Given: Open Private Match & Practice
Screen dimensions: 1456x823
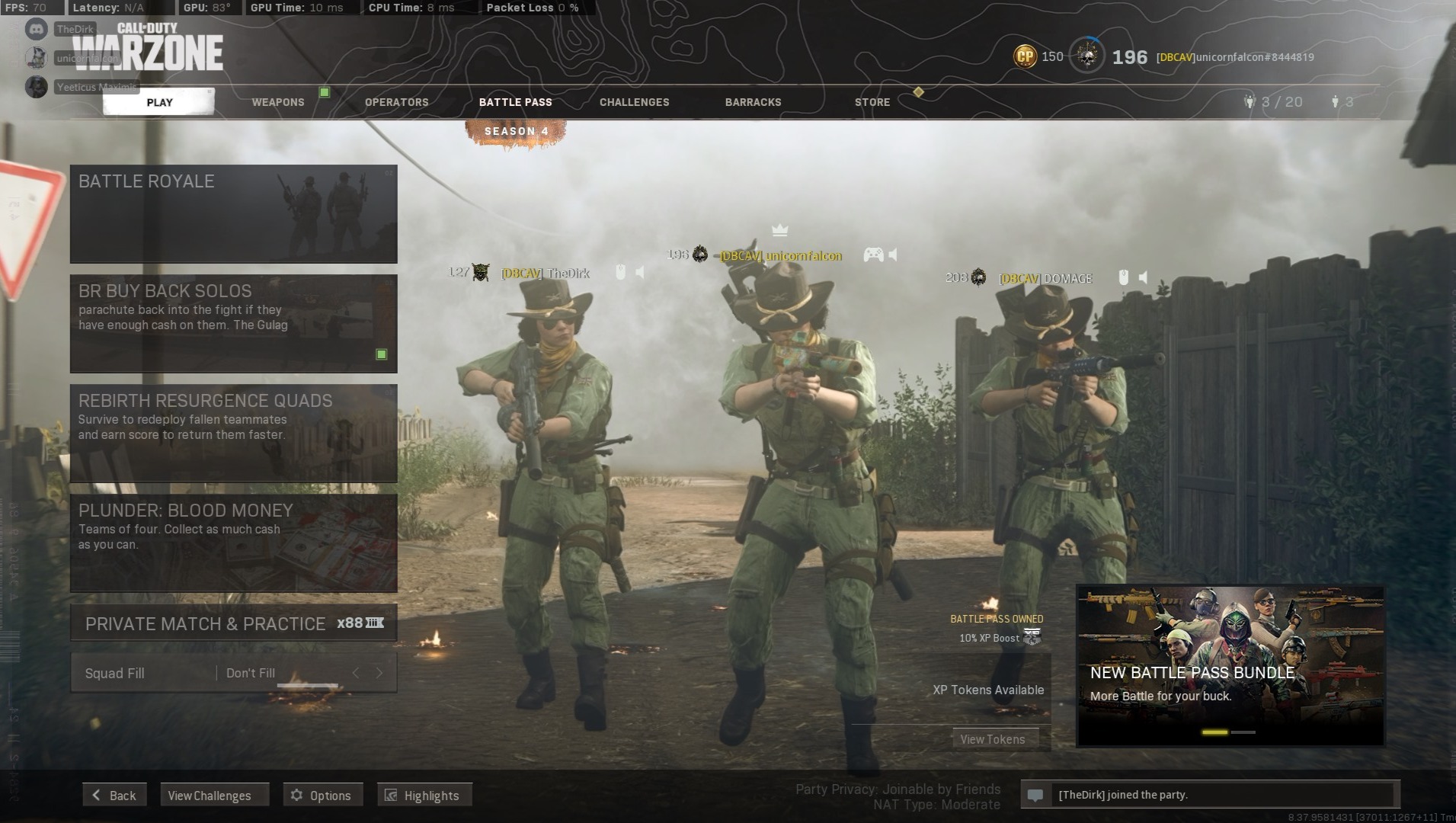Looking at the screenshot, I should click(x=233, y=623).
